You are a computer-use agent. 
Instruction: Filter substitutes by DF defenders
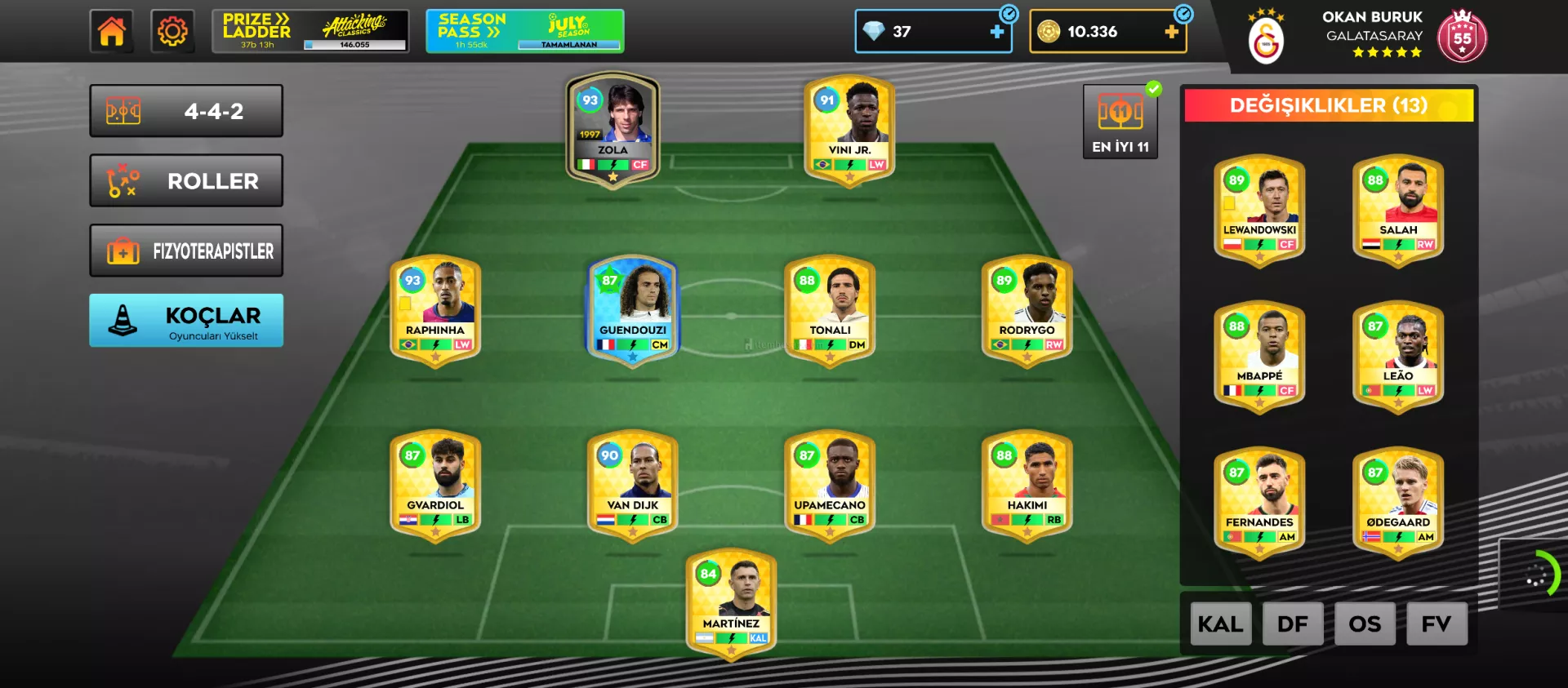(x=1292, y=624)
